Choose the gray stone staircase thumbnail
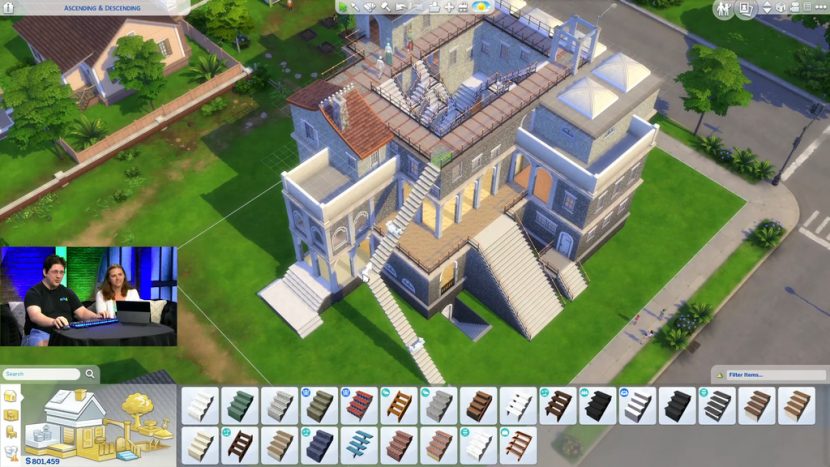The height and width of the screenshot is (467, 830). [x=439, y=405]
